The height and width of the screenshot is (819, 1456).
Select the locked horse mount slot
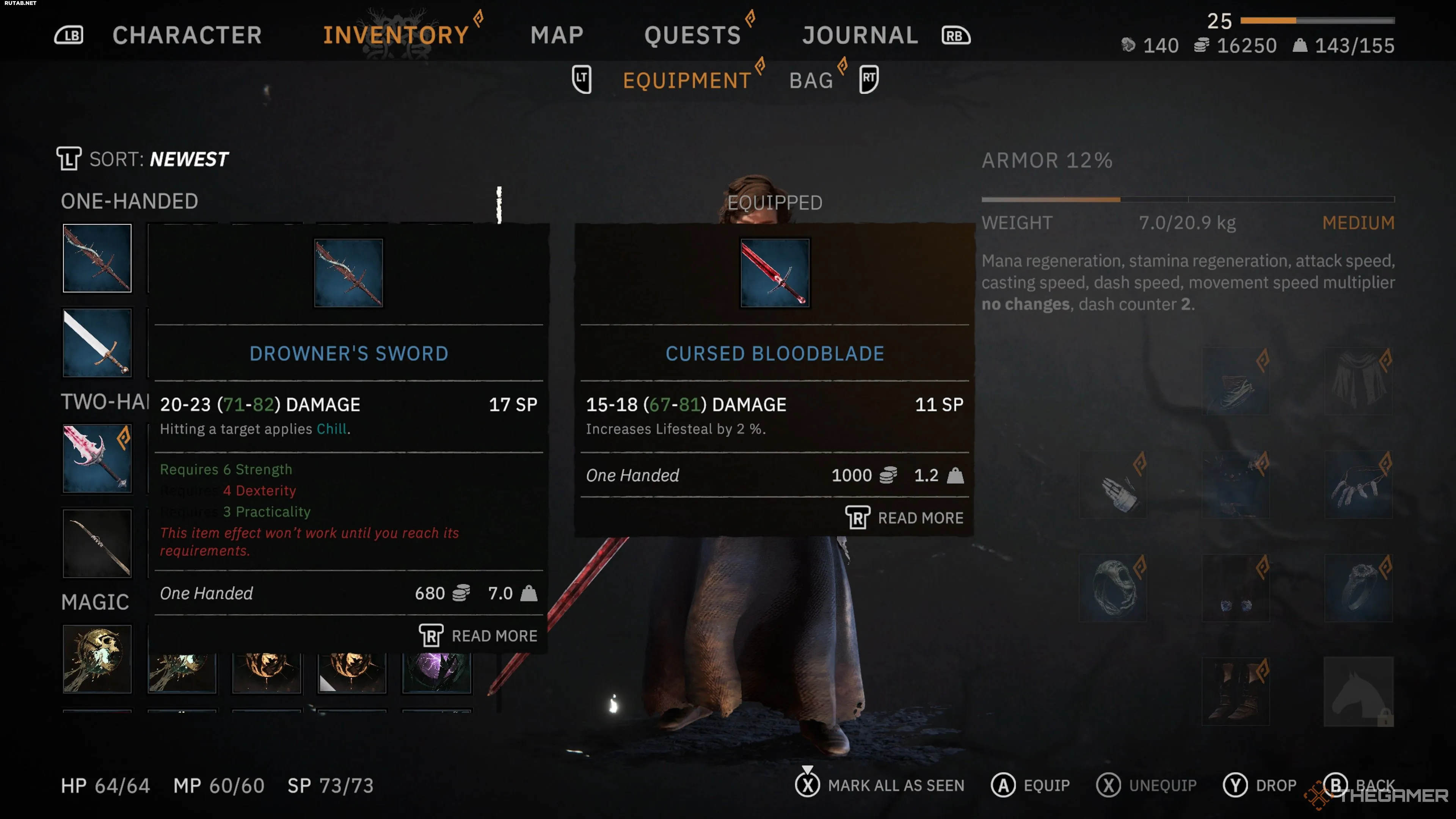(x=1359, y=691)
